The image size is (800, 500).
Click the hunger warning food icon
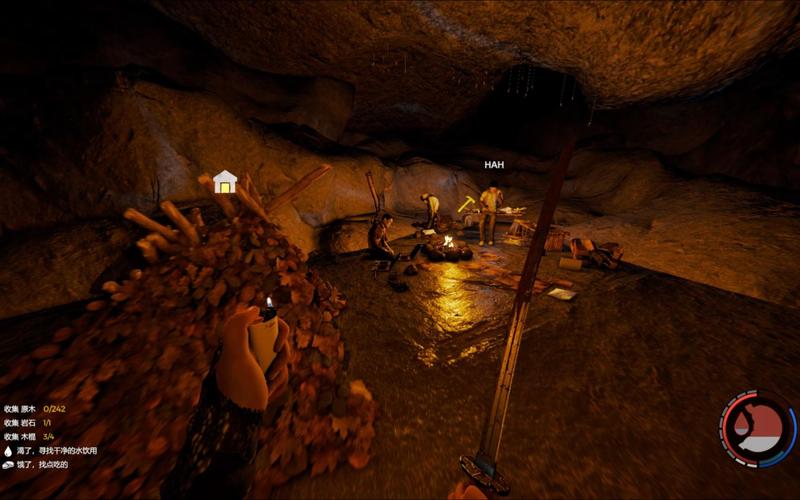coord(8,465)
